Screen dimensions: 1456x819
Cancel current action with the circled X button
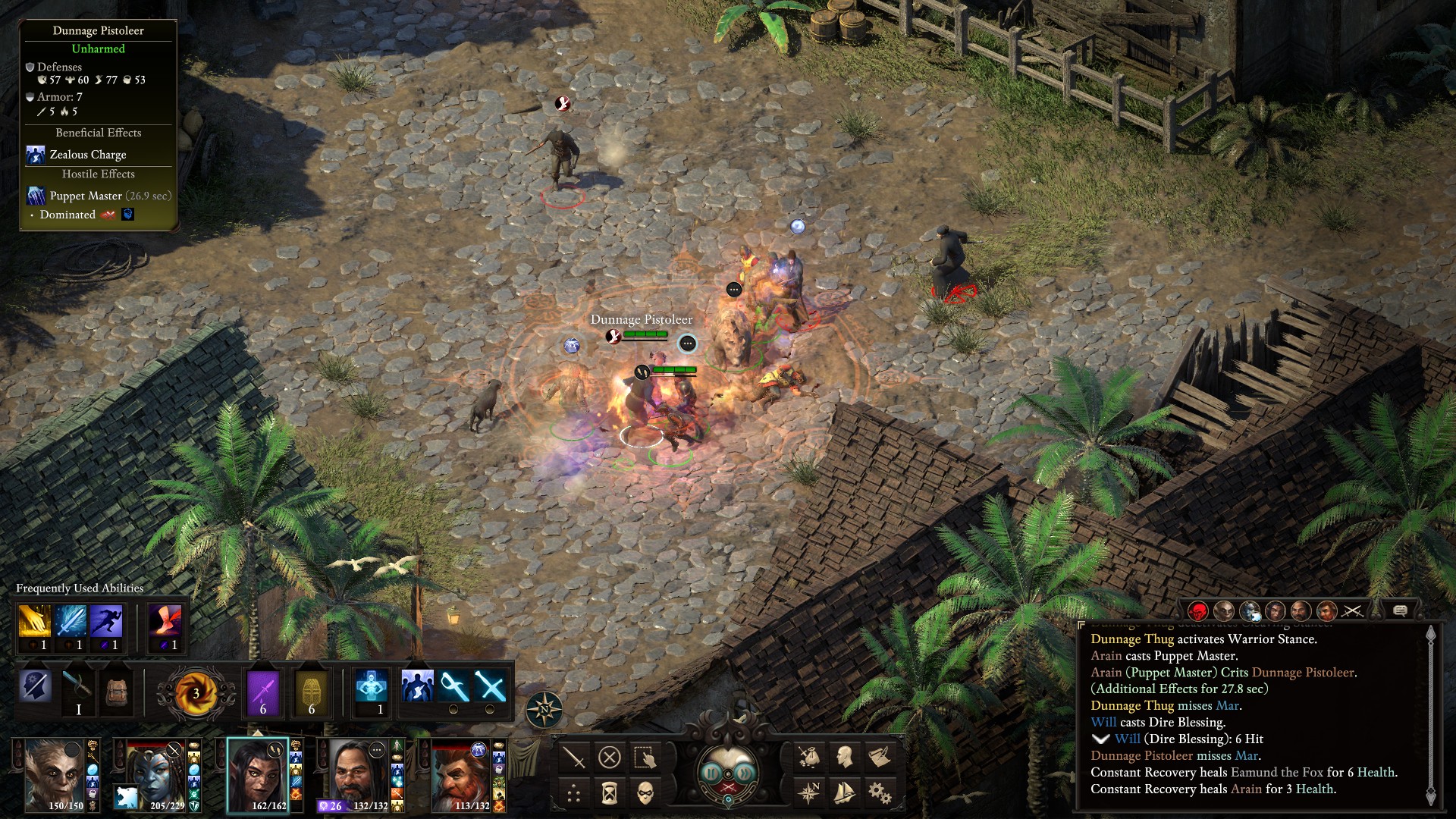(610, 757)
